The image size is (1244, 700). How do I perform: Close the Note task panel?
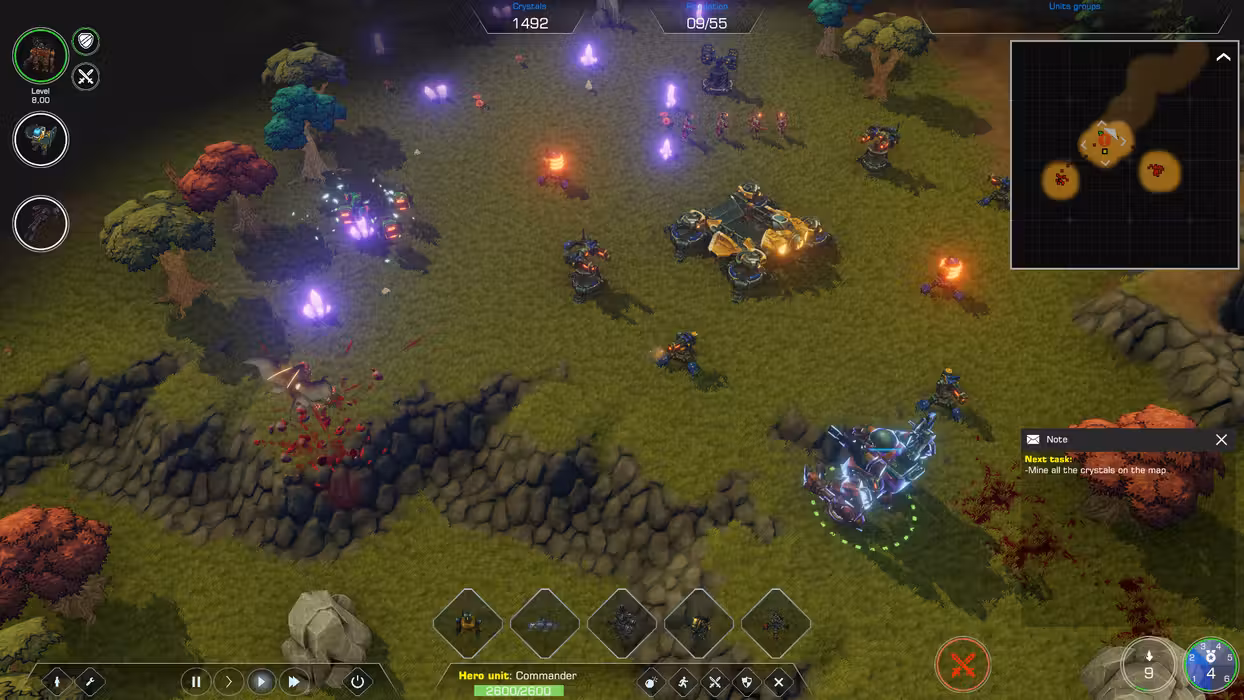pos(1221,439)
